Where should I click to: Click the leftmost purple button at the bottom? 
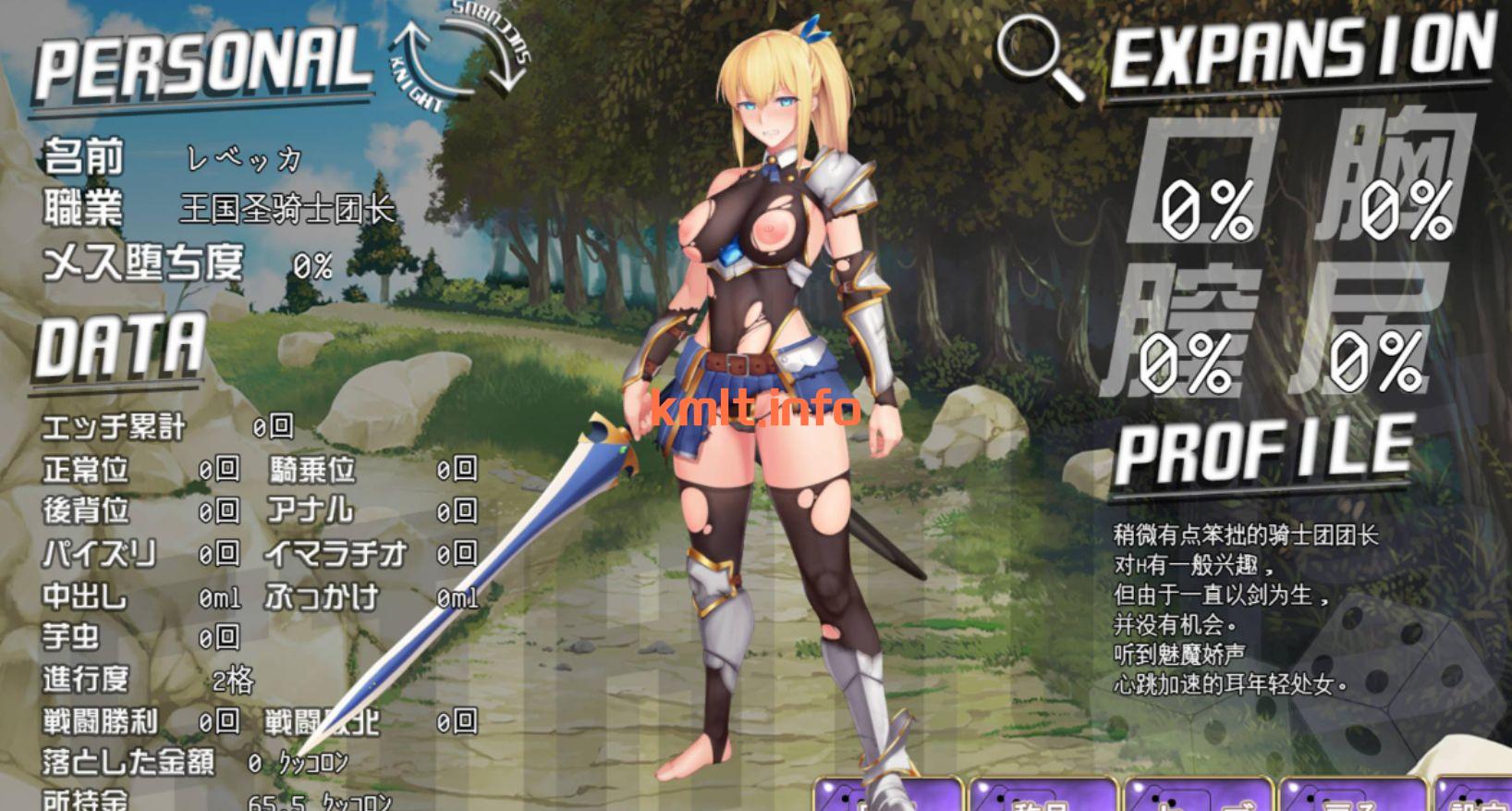click(887, 797)
